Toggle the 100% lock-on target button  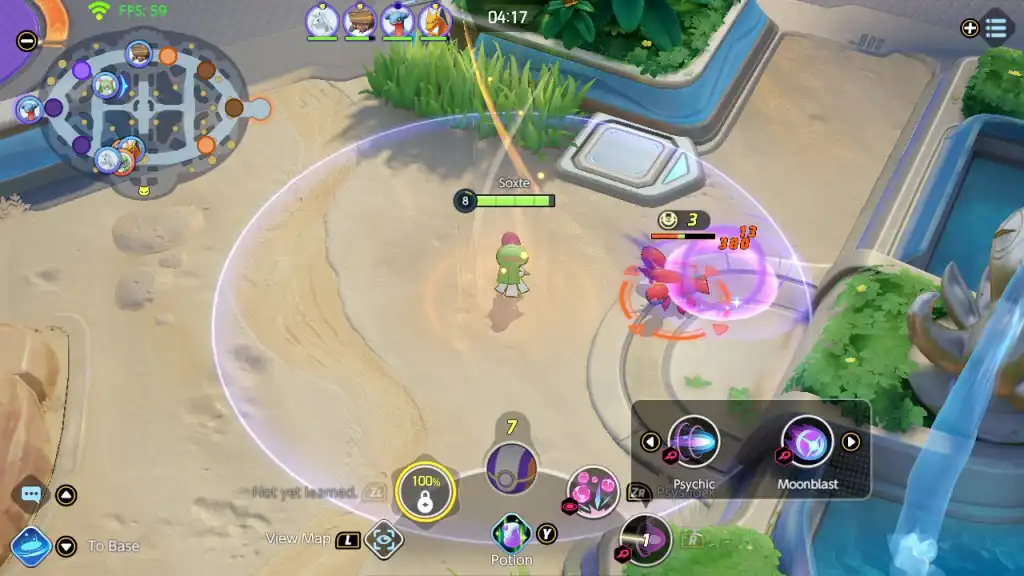425,493
